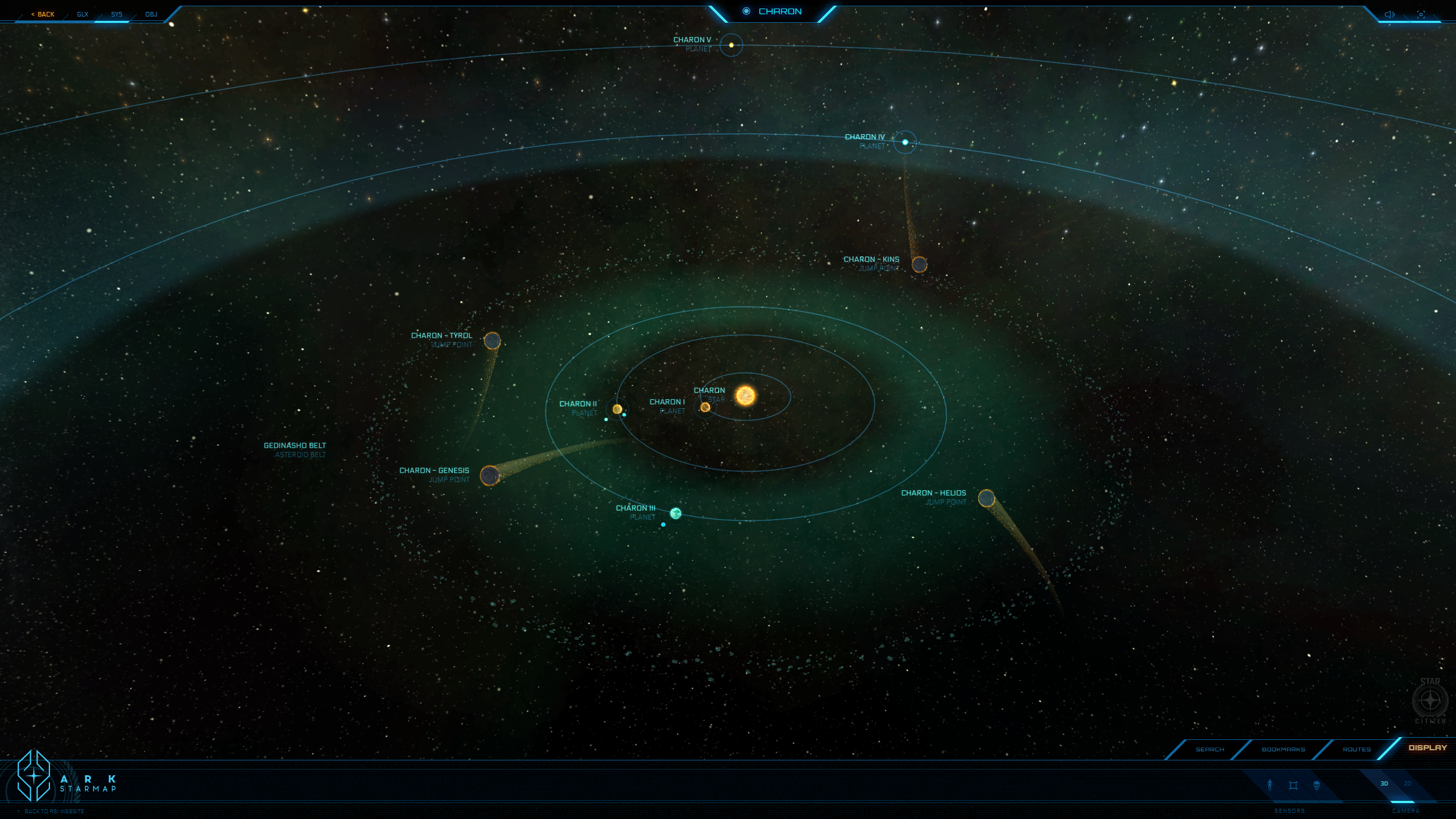Switch the camera to 2D mode
Viewport: 1456px width, 819px height.
(x=1408, y=784)
